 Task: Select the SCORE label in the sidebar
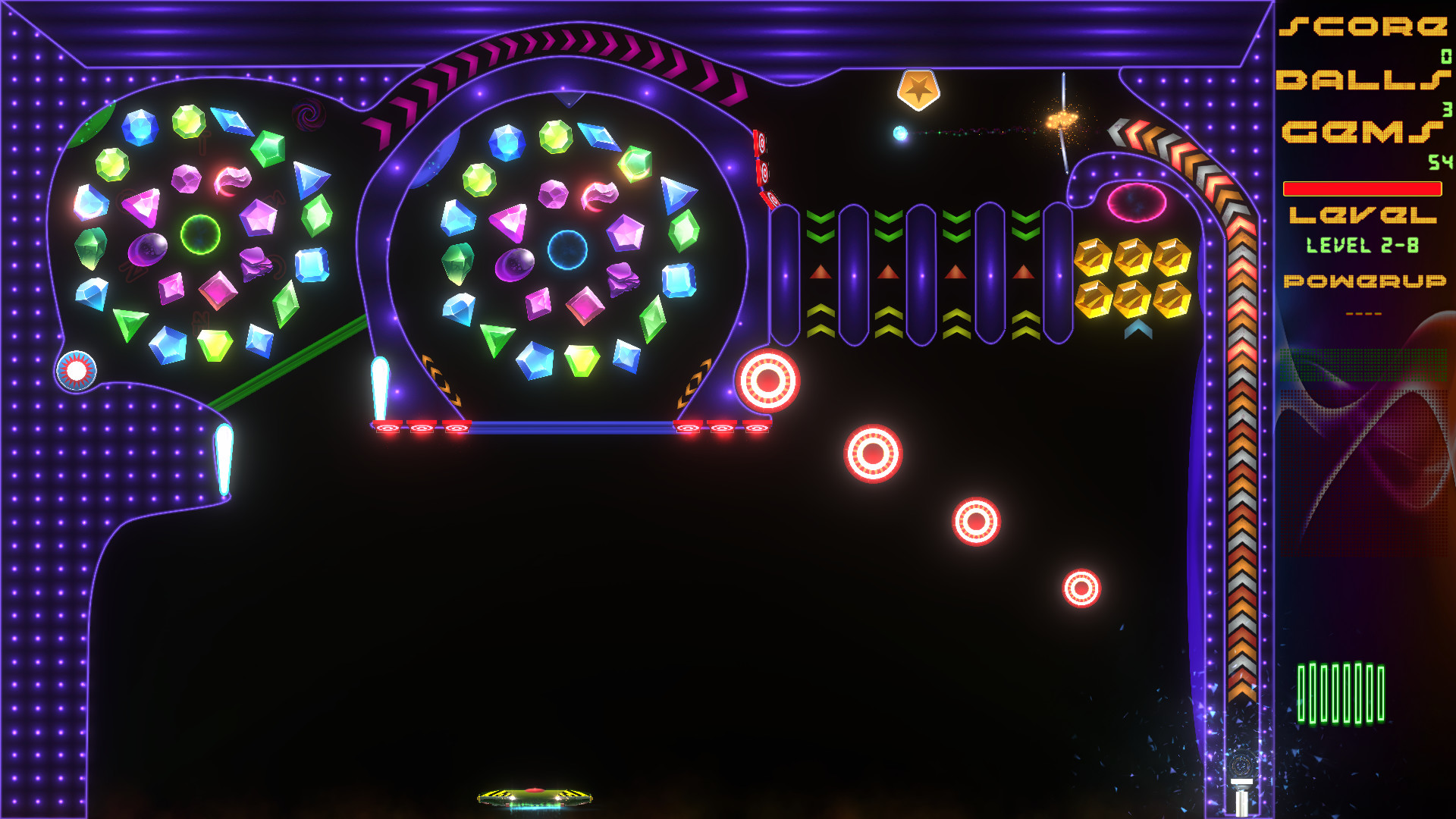pos(1365,27)
